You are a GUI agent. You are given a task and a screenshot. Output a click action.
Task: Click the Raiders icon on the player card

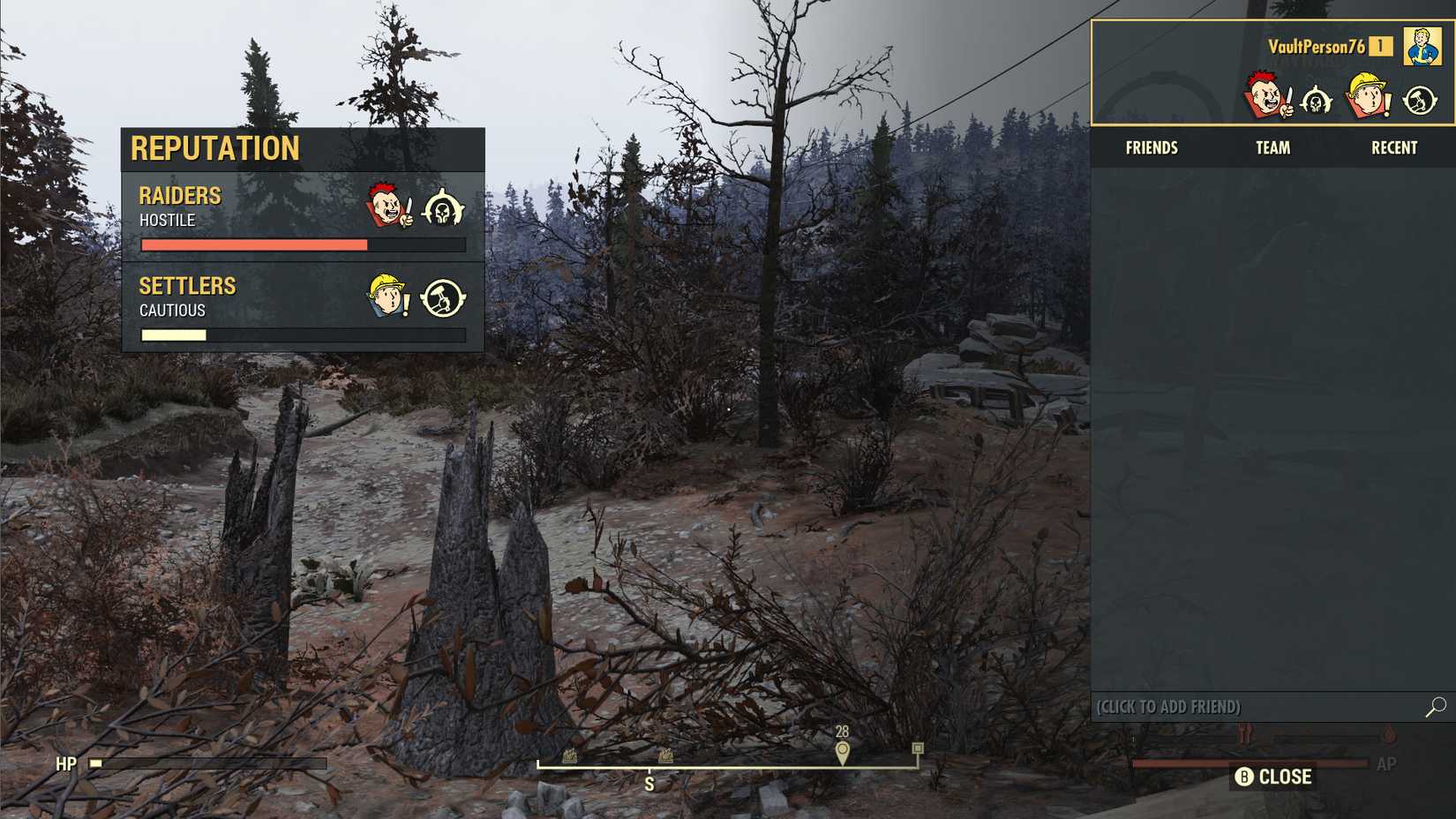pyautogui.click(x=1267, y=98)
